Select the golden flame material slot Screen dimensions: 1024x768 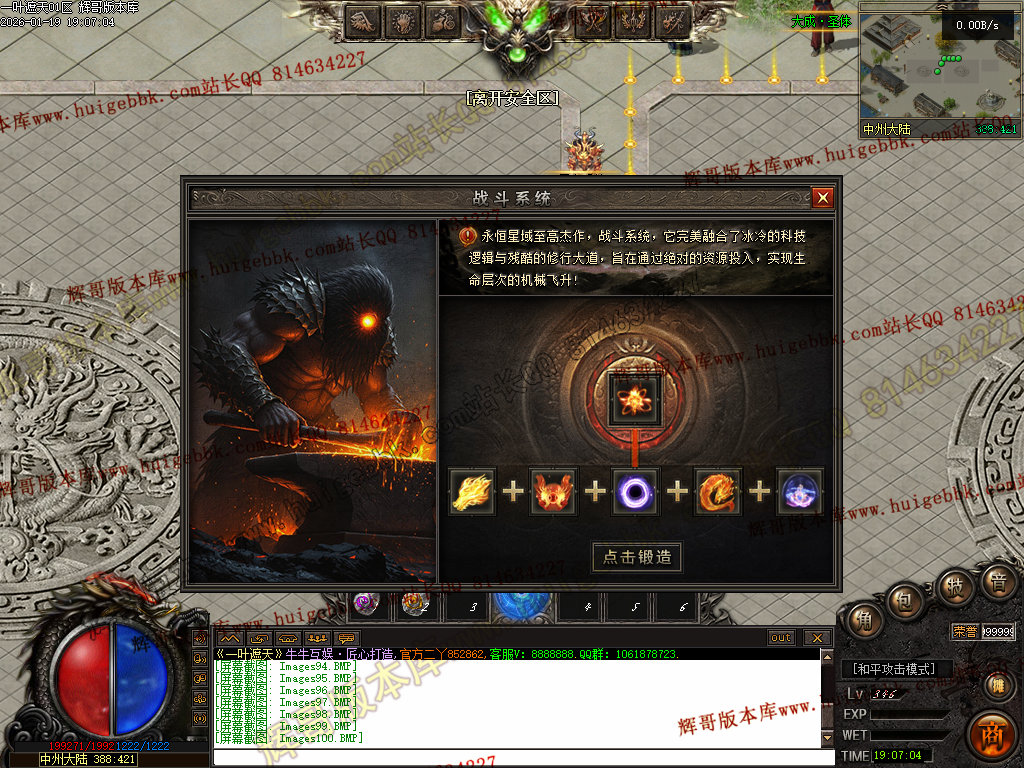point(473,491)
